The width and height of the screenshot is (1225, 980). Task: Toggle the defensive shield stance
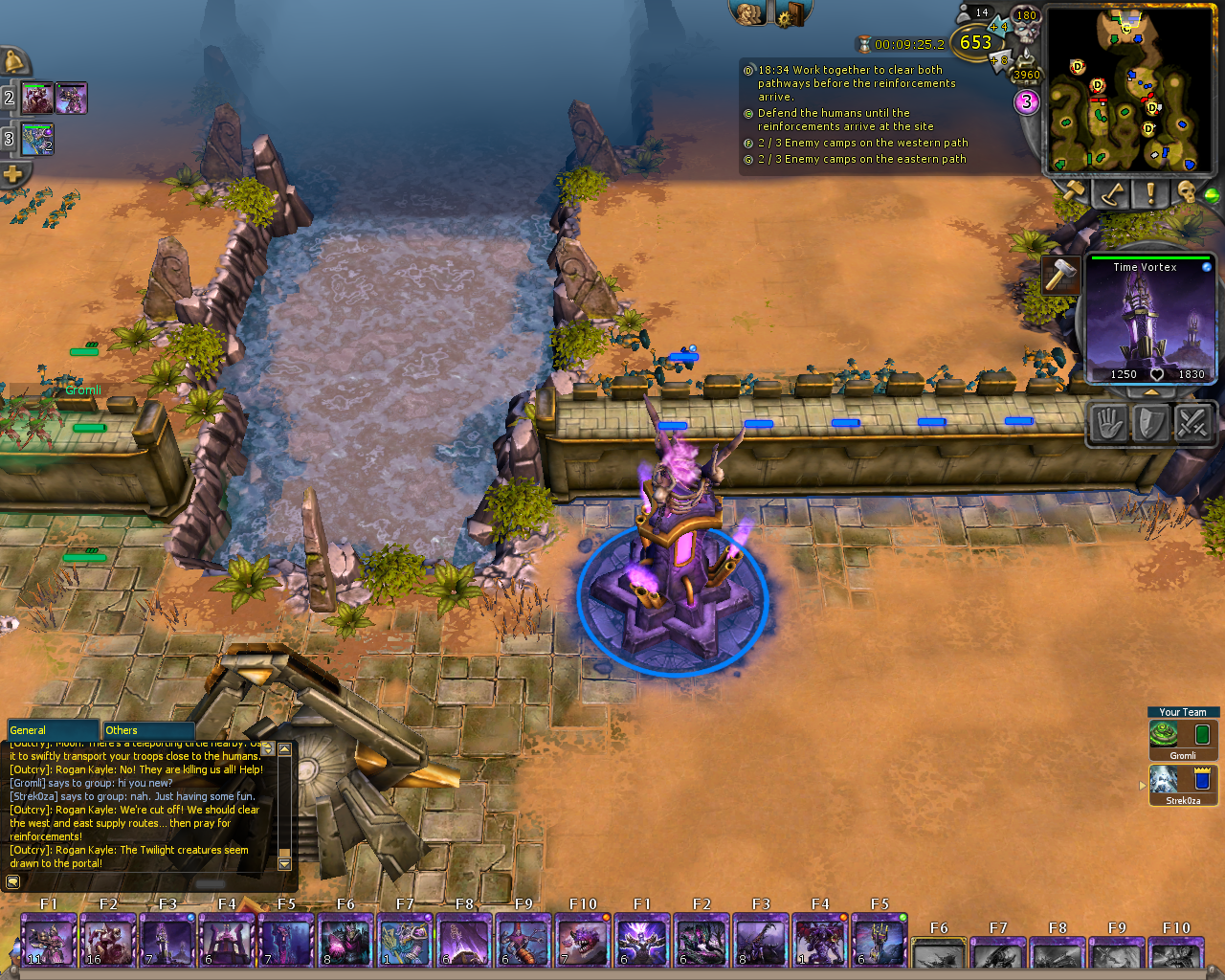pyautogui.click(x=1150, y=422)
